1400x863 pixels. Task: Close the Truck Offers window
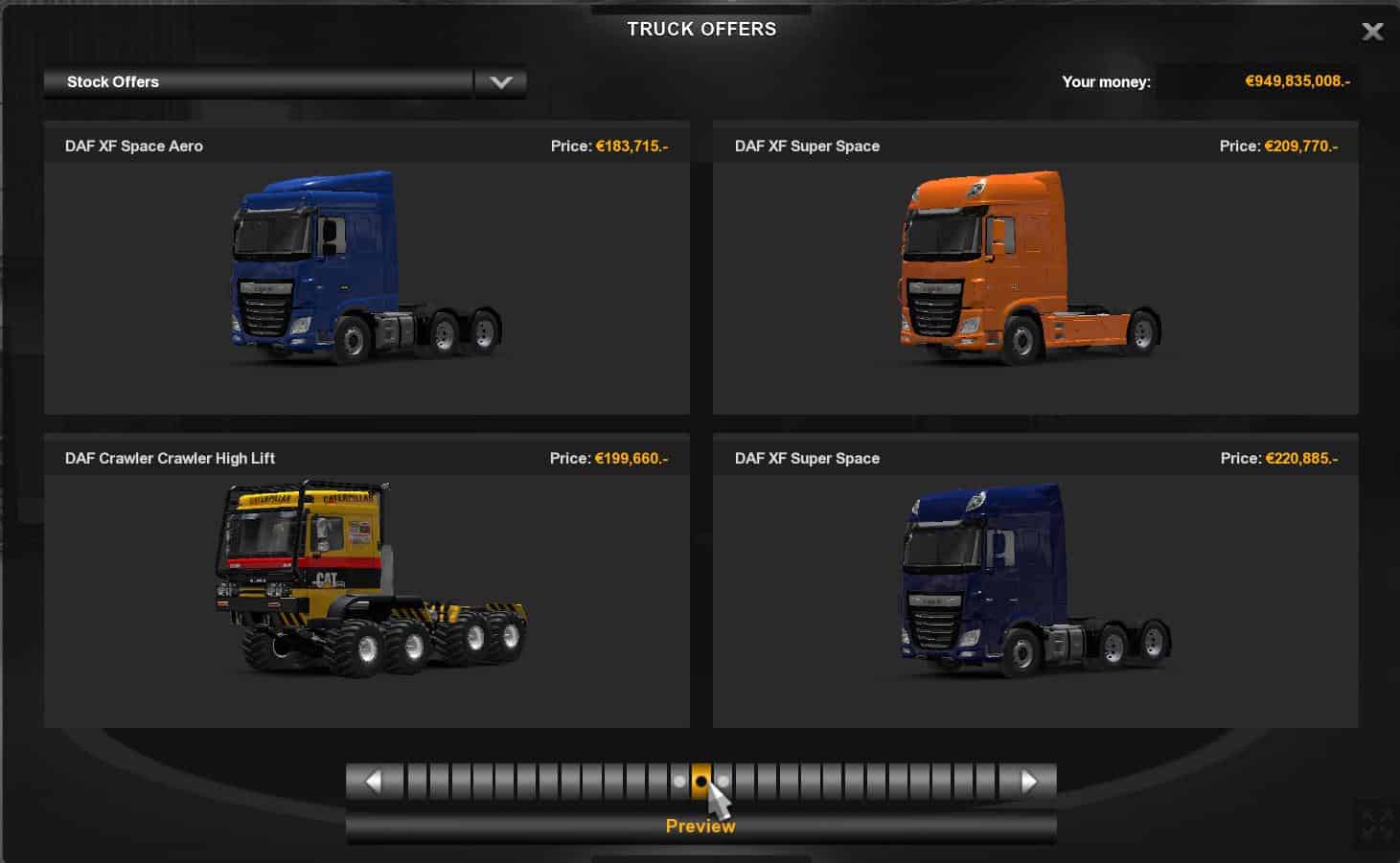1372,32
